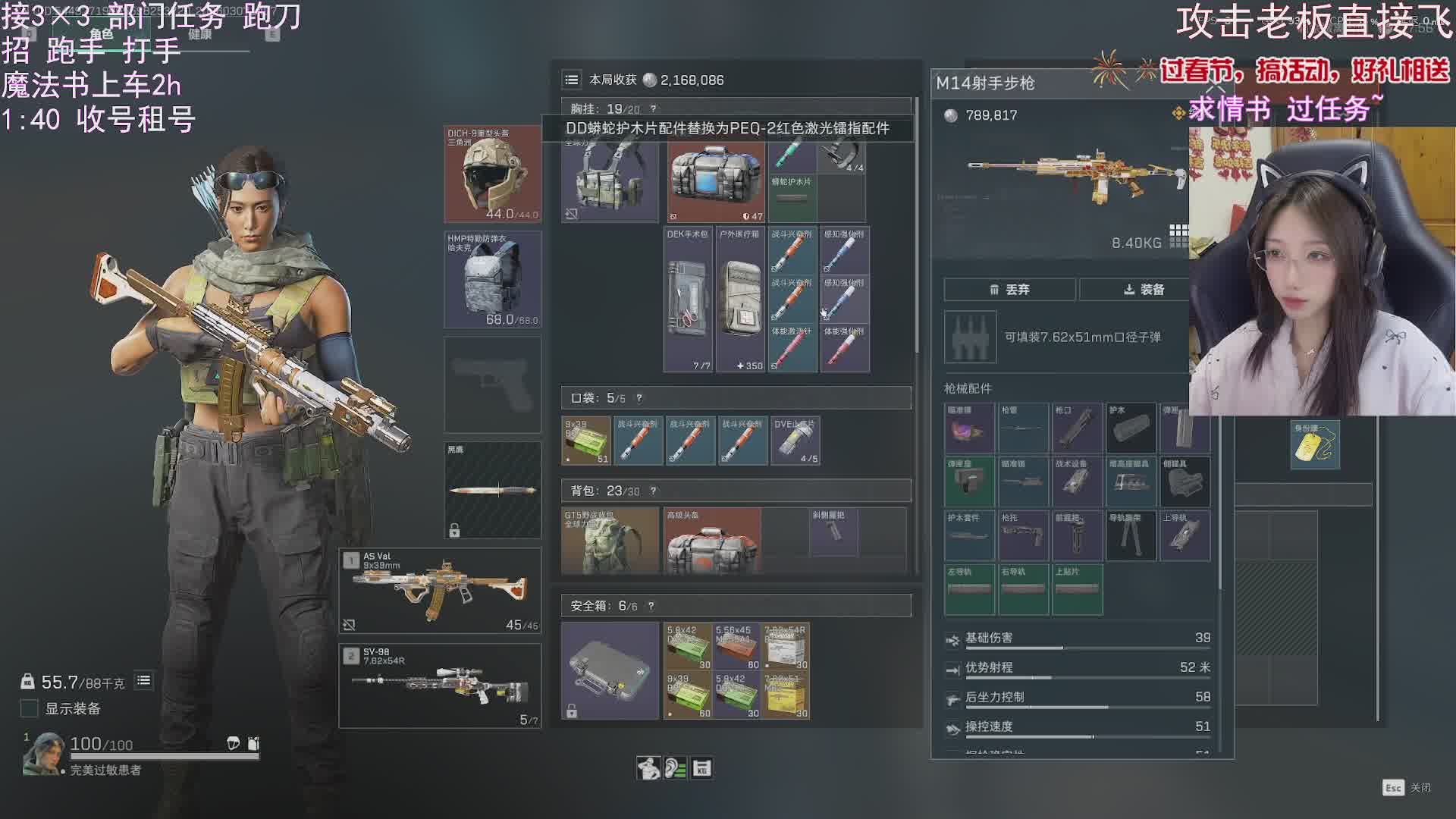Select the 战术设备 tactical device slot
This screenshot has height=819, width=1456.
coord(1077,482)
